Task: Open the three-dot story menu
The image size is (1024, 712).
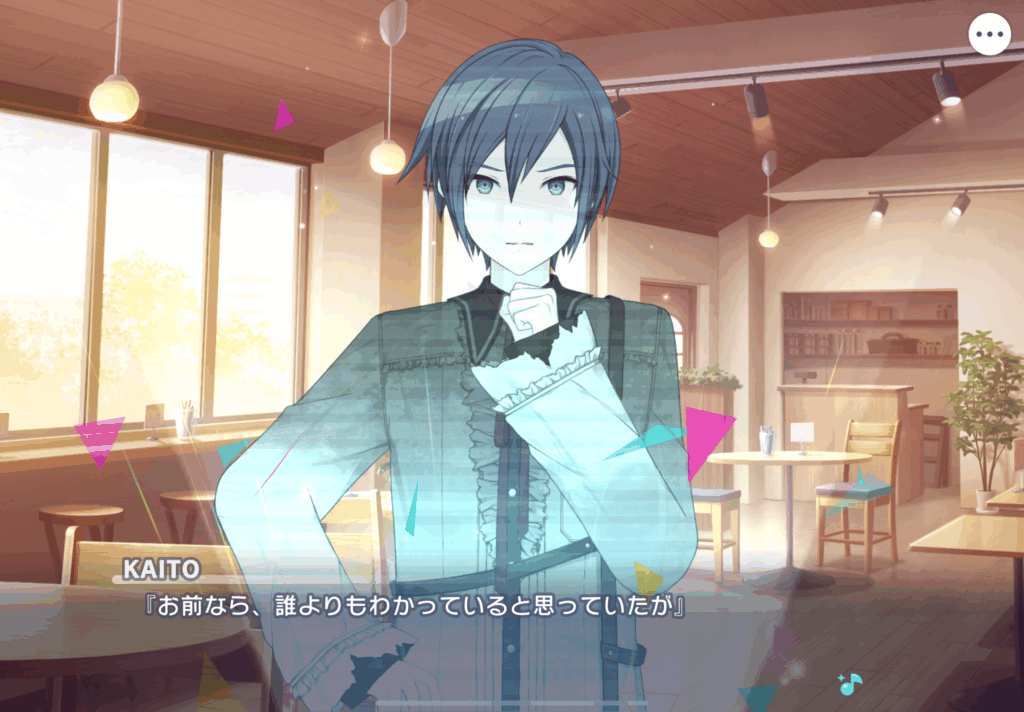Action: (x=989, y=35)
